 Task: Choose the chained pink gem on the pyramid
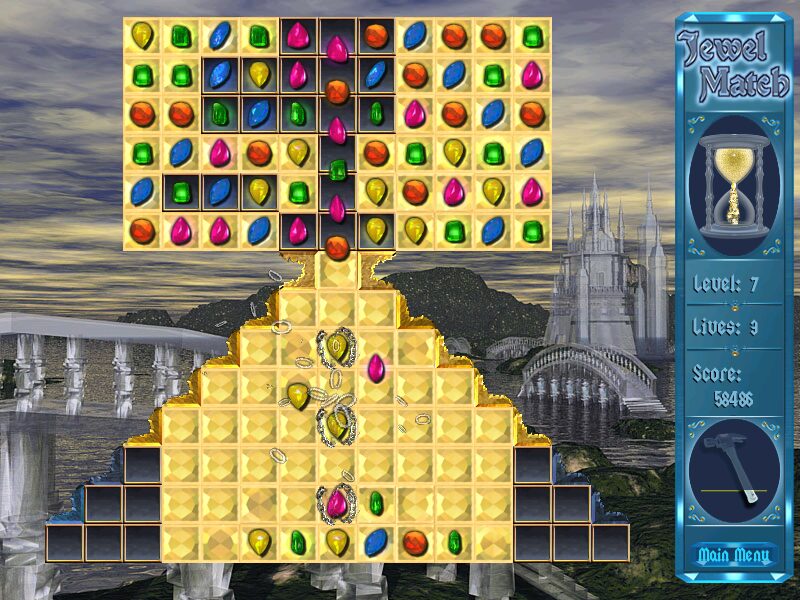[x=337, y=502]
